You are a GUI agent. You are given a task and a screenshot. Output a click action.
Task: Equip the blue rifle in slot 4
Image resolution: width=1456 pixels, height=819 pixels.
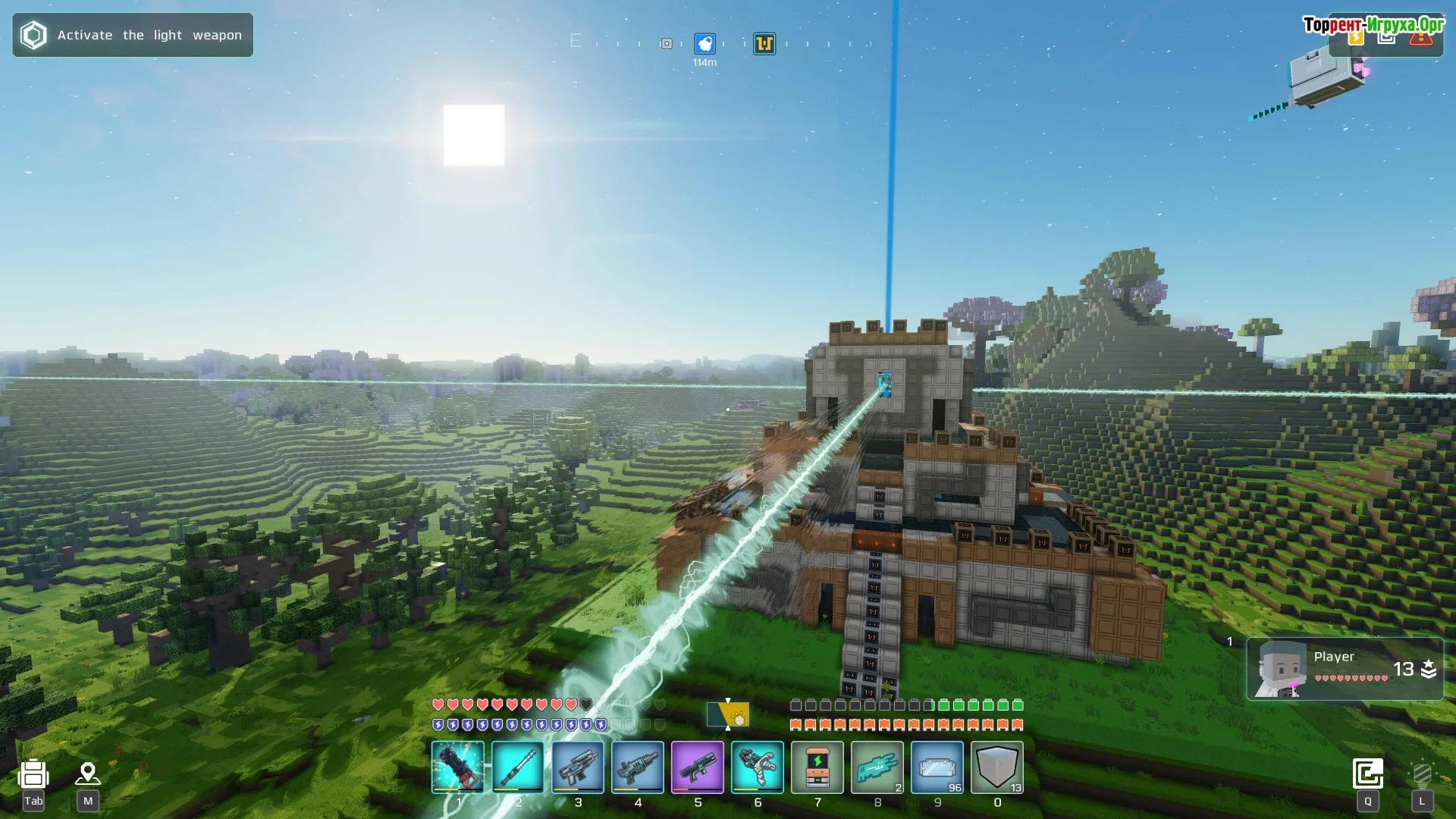pos(637,767)
